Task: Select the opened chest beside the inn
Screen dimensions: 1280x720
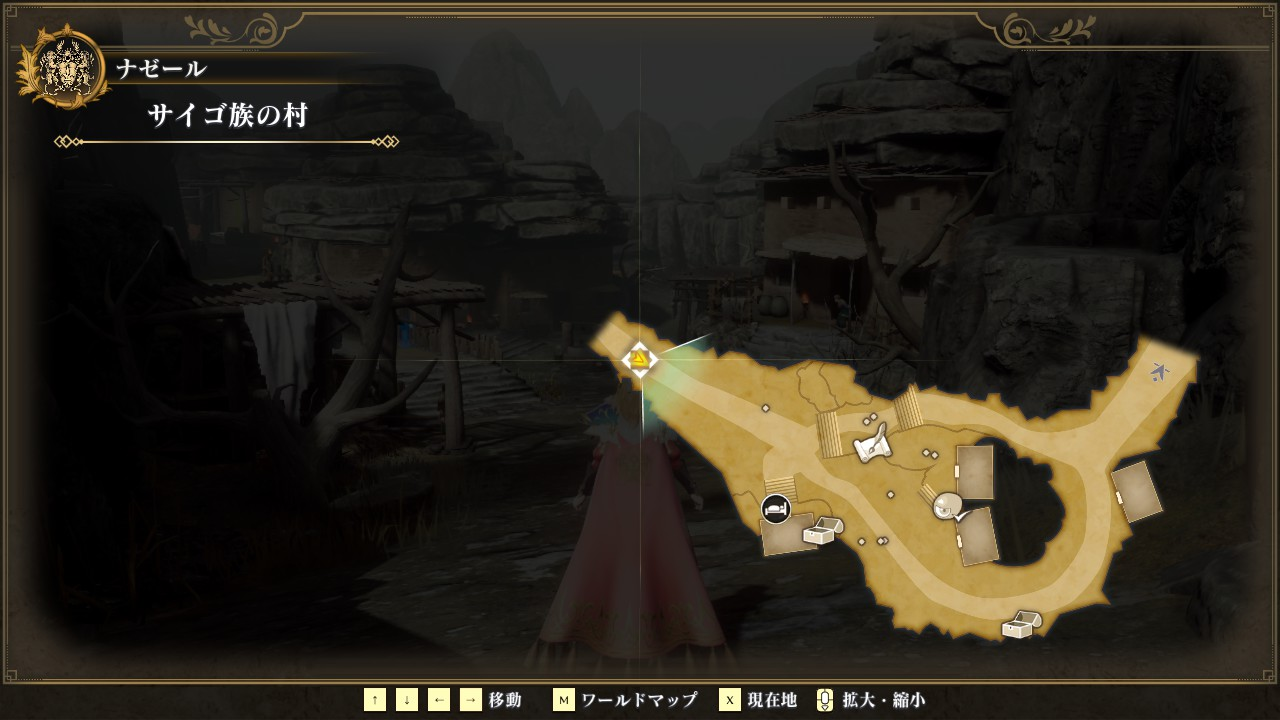Action: pyautogui.click(x=823, y=530)
